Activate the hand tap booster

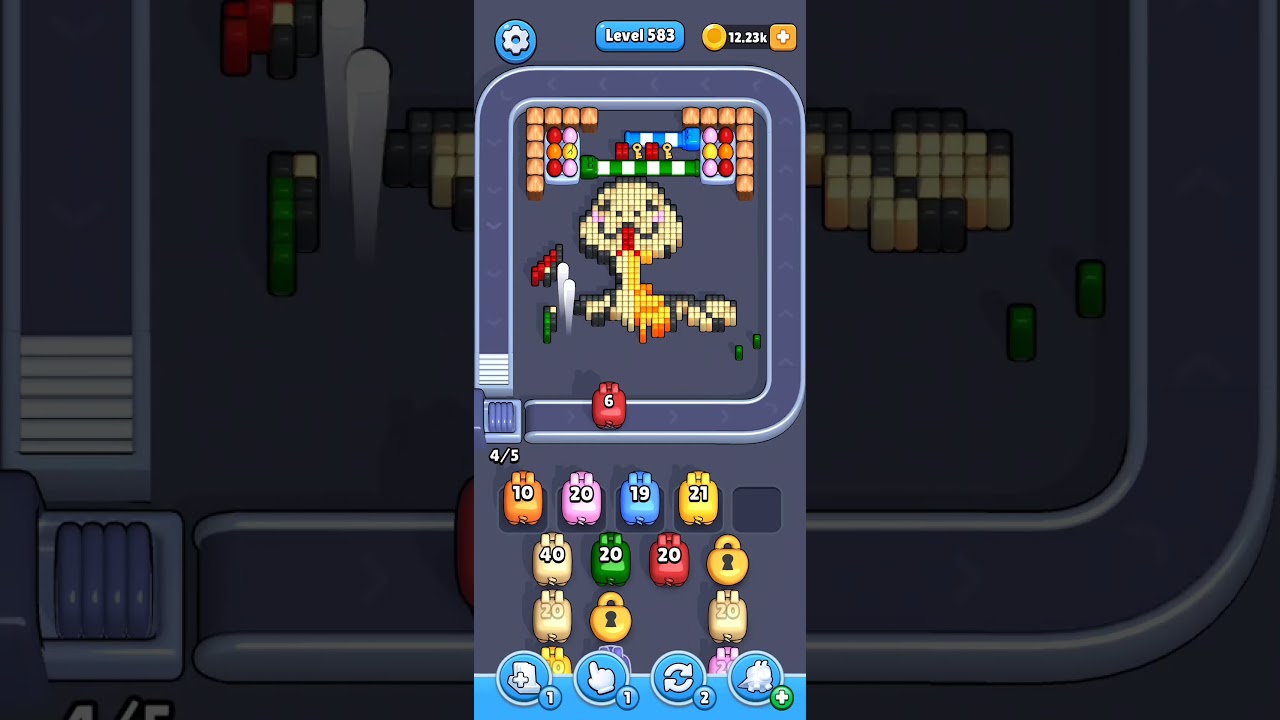pyautogui.click(x=601, y=679)
